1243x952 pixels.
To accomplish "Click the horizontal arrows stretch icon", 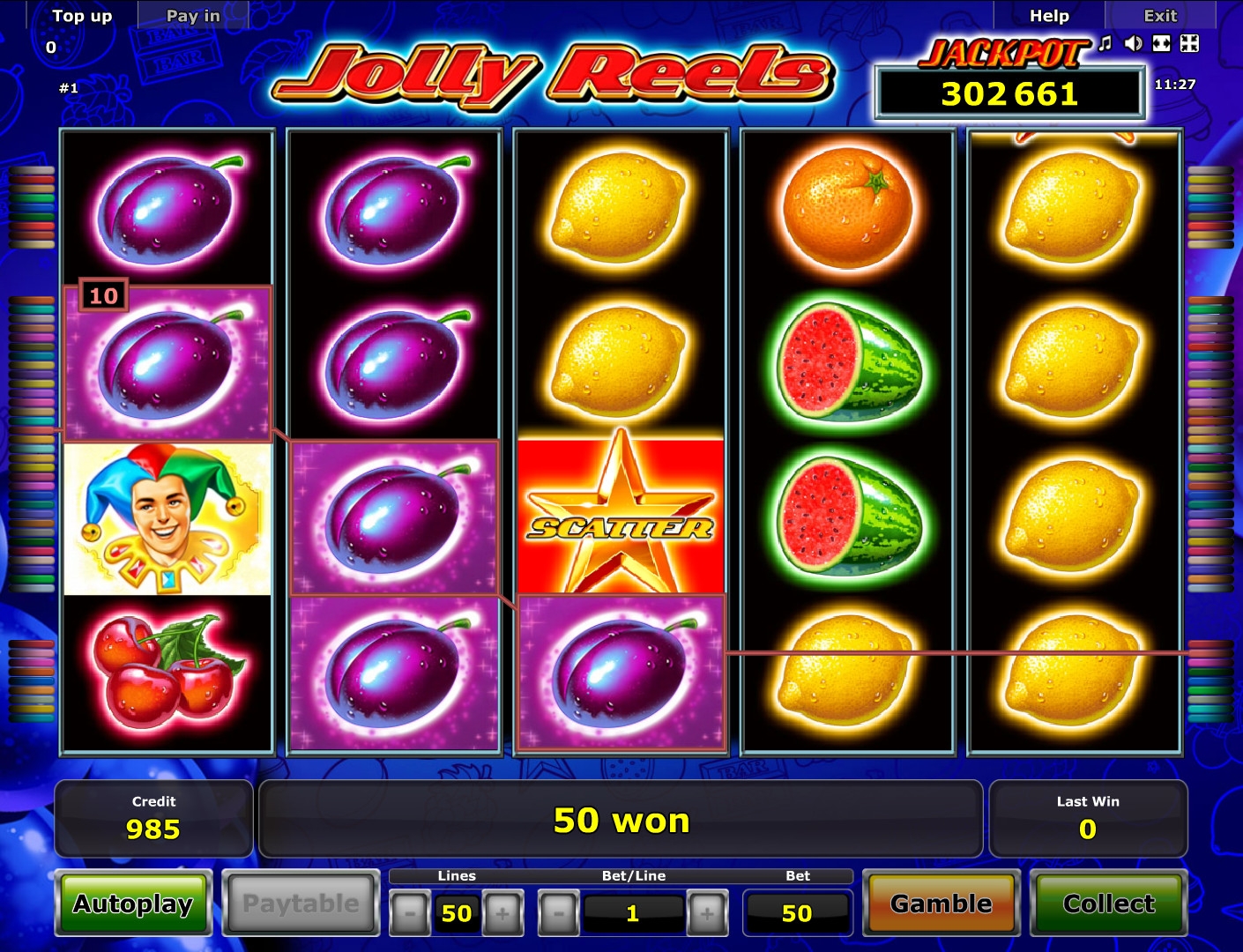I will click(x=1162, y=43).
